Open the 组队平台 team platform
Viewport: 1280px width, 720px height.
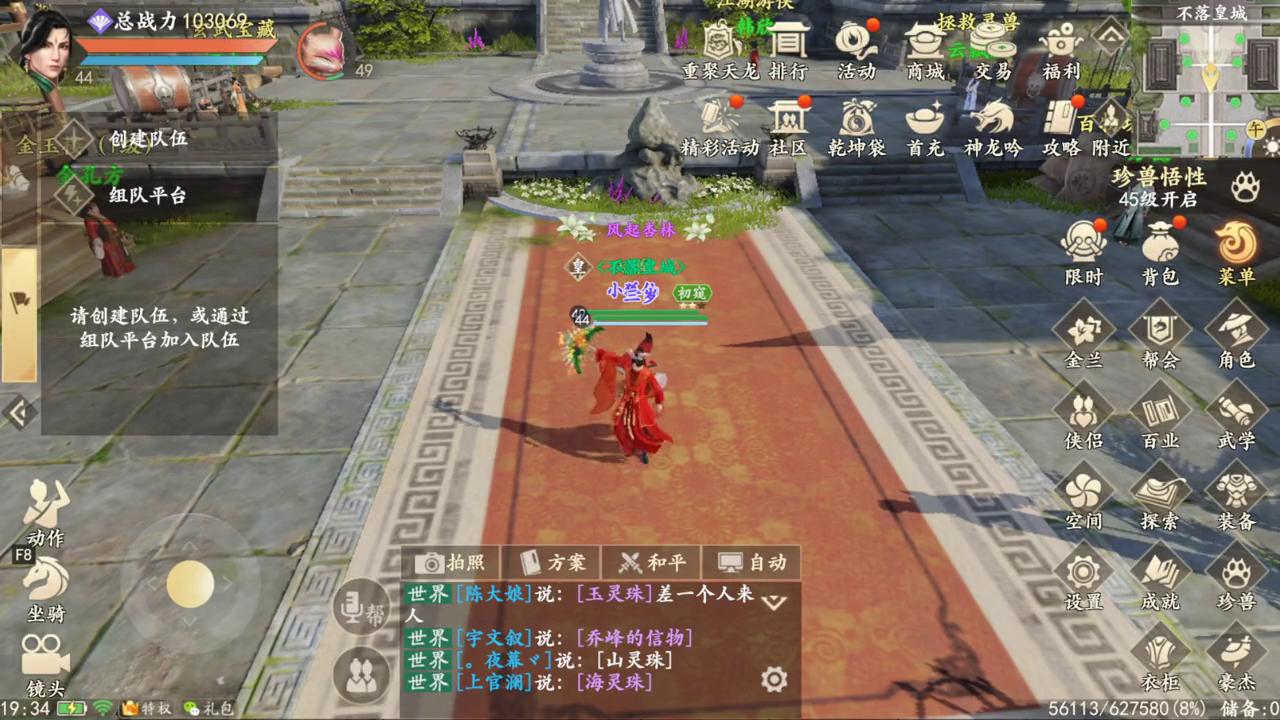(147, 195)
